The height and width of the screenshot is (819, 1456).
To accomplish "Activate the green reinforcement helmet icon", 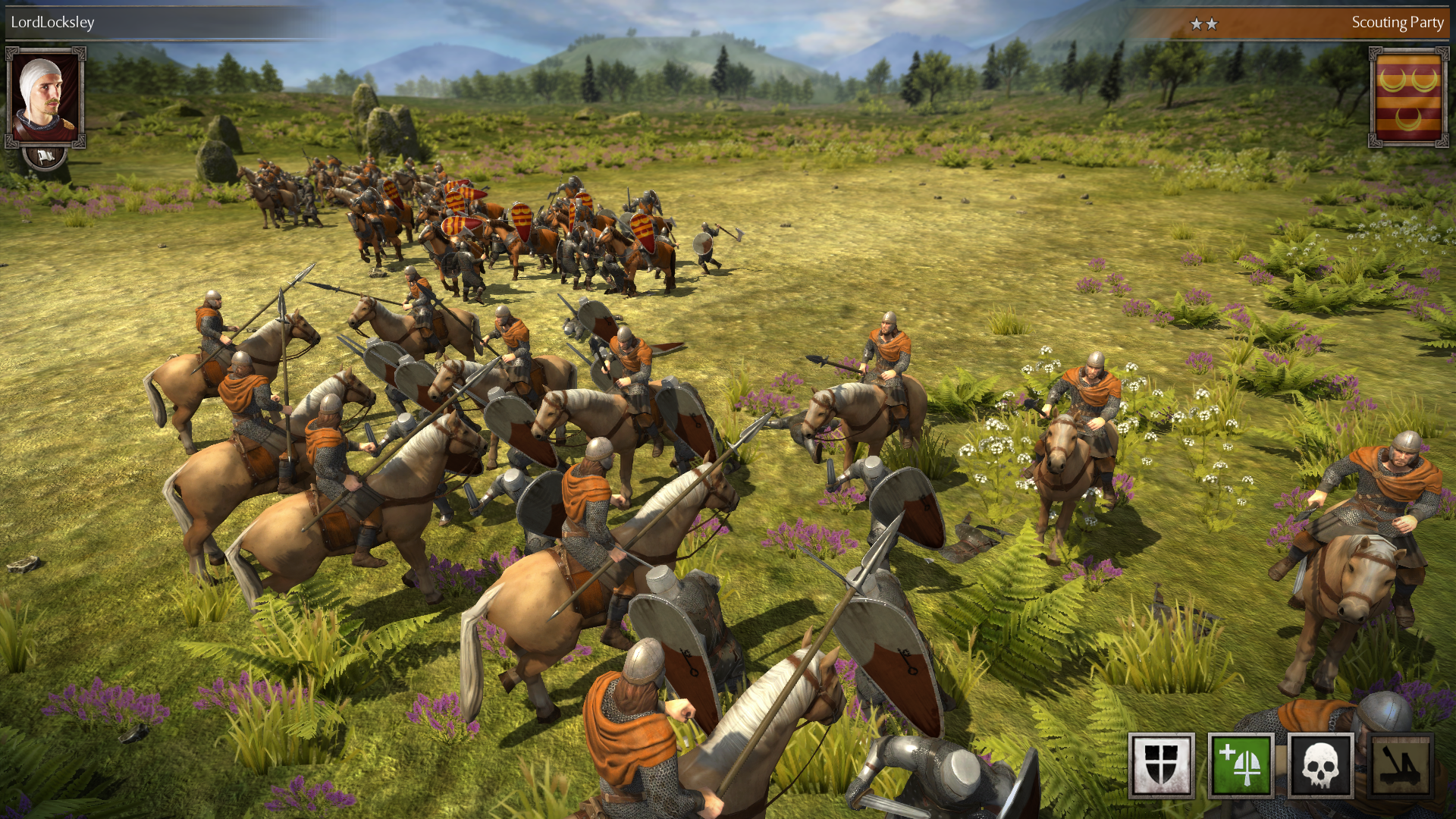I will pos(1241,765).
